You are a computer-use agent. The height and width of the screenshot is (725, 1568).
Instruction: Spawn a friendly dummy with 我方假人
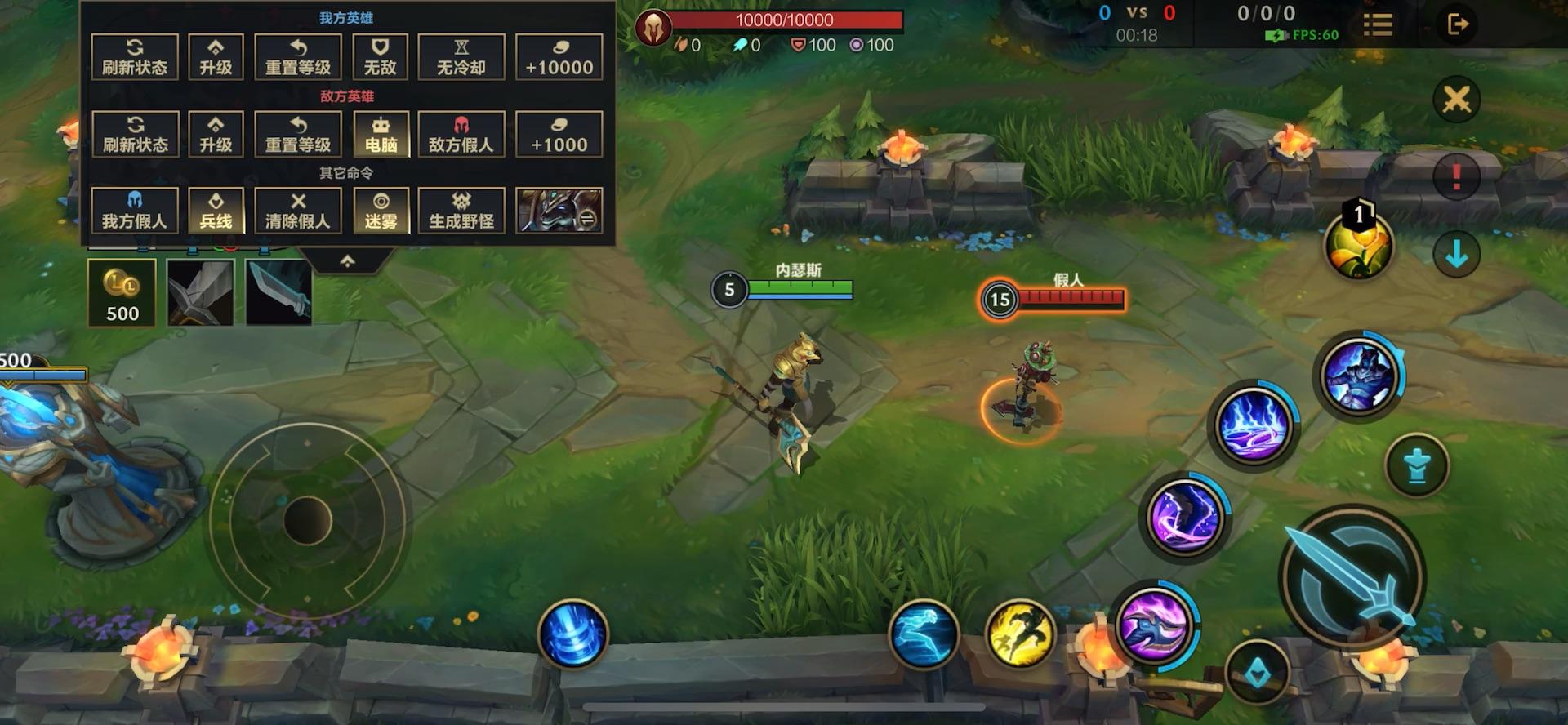[134, 211]
